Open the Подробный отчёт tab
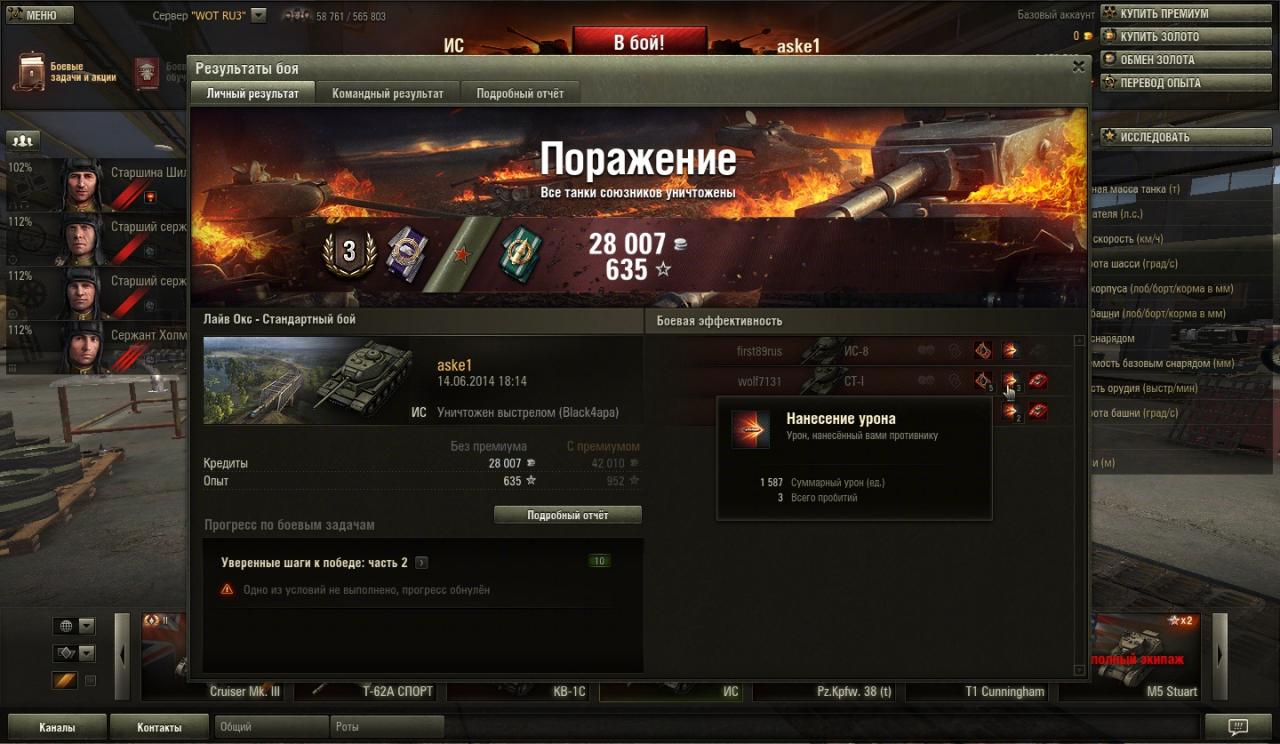Viewport: 1280px width, 744px height. tap(519, 93)
